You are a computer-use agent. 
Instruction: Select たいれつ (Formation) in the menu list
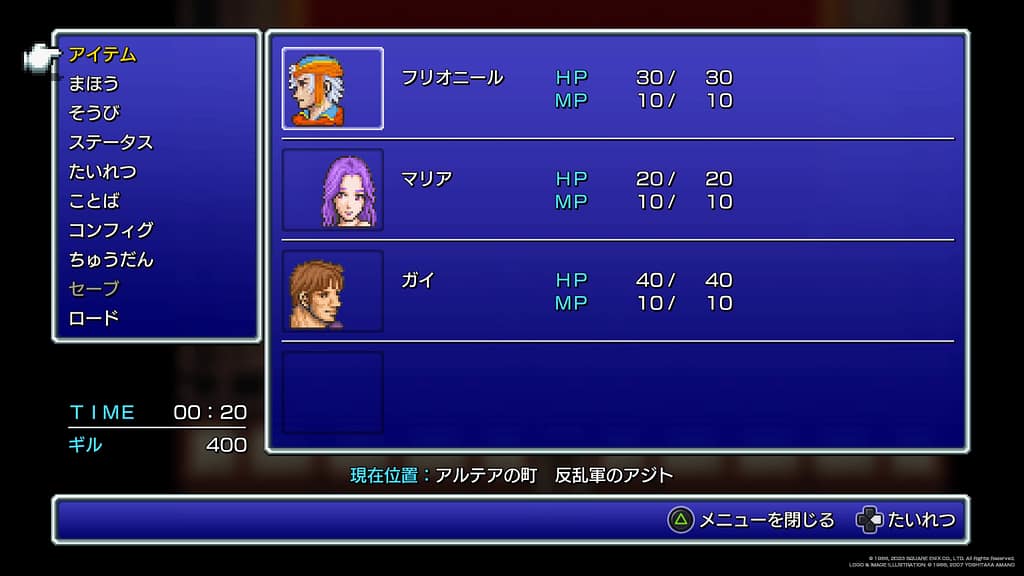coord(102,172)
